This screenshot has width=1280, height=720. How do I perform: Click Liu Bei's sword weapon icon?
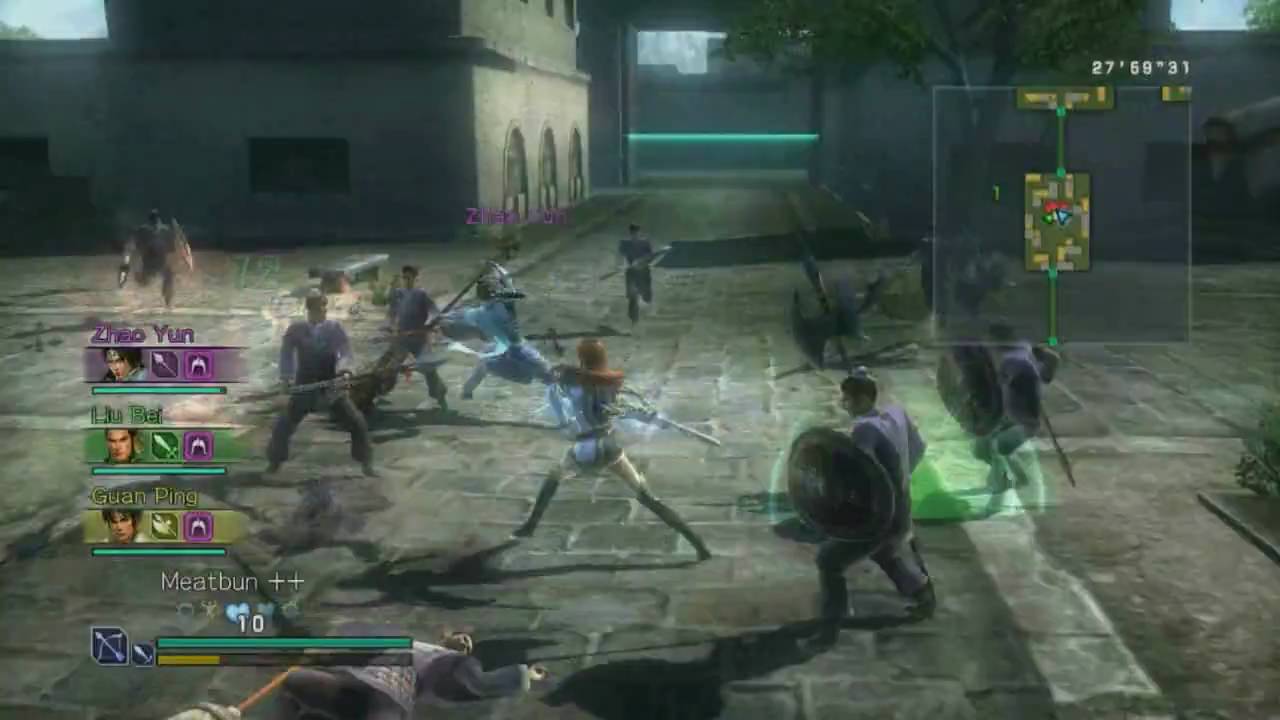point(163,447)
